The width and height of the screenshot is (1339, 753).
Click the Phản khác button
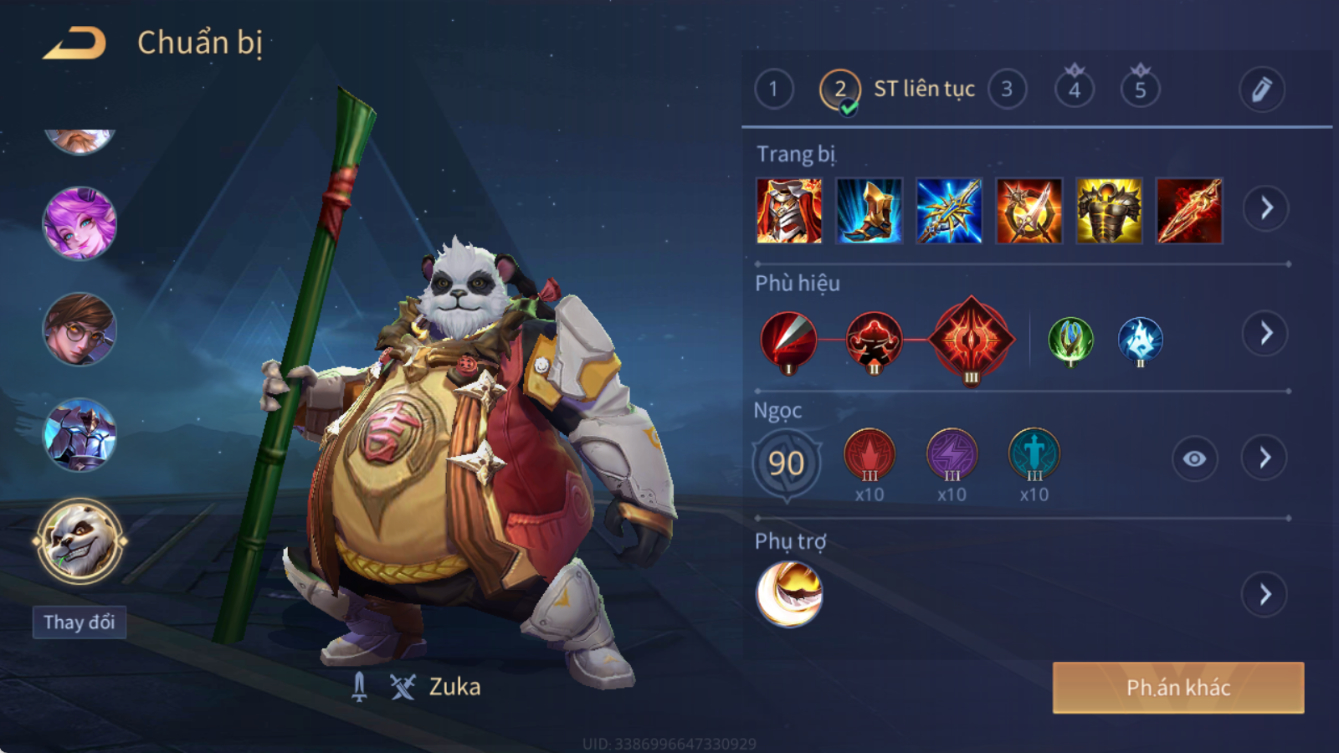(x=1178, y=688)
